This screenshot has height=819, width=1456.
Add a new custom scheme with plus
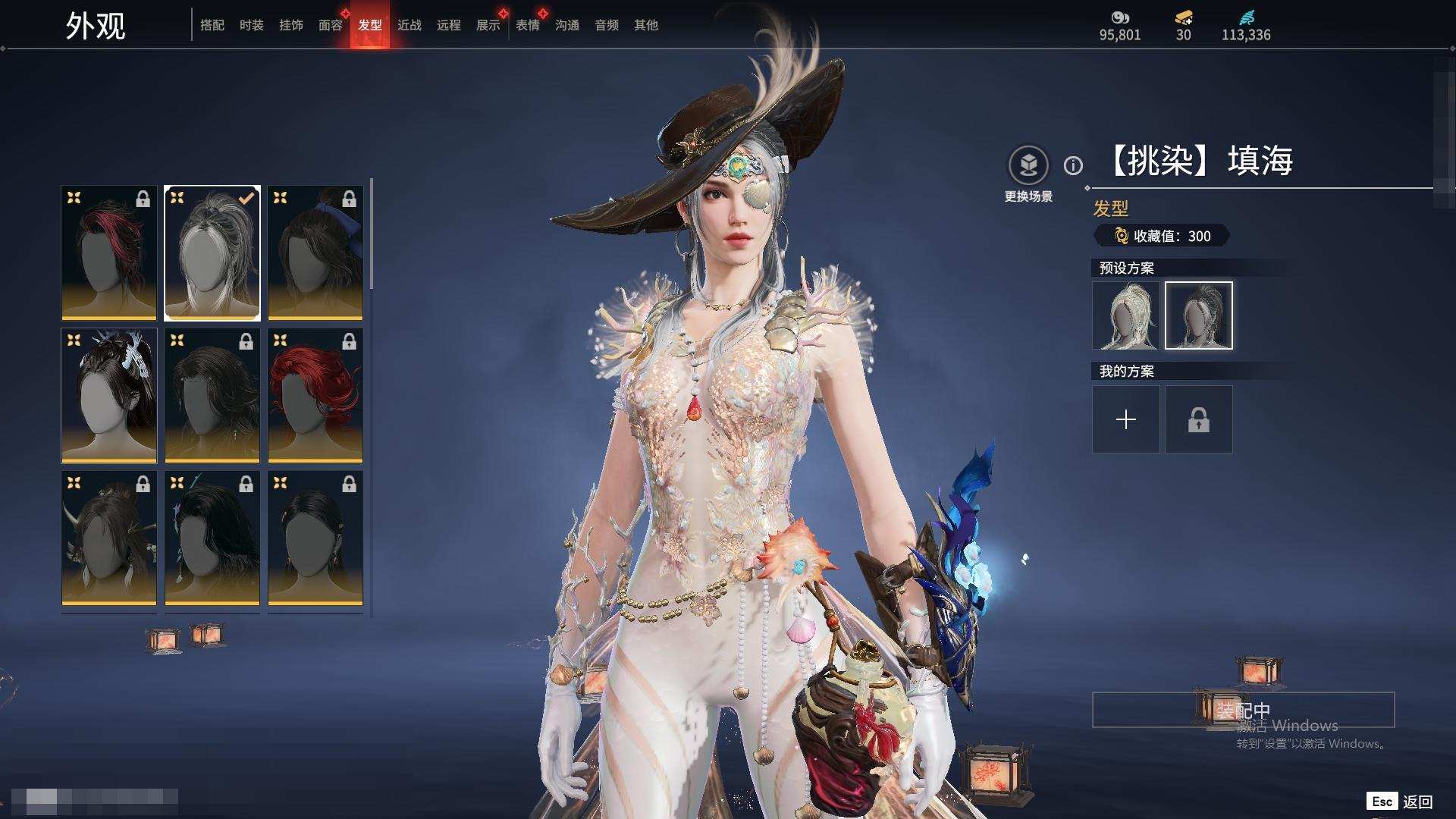1126,419
